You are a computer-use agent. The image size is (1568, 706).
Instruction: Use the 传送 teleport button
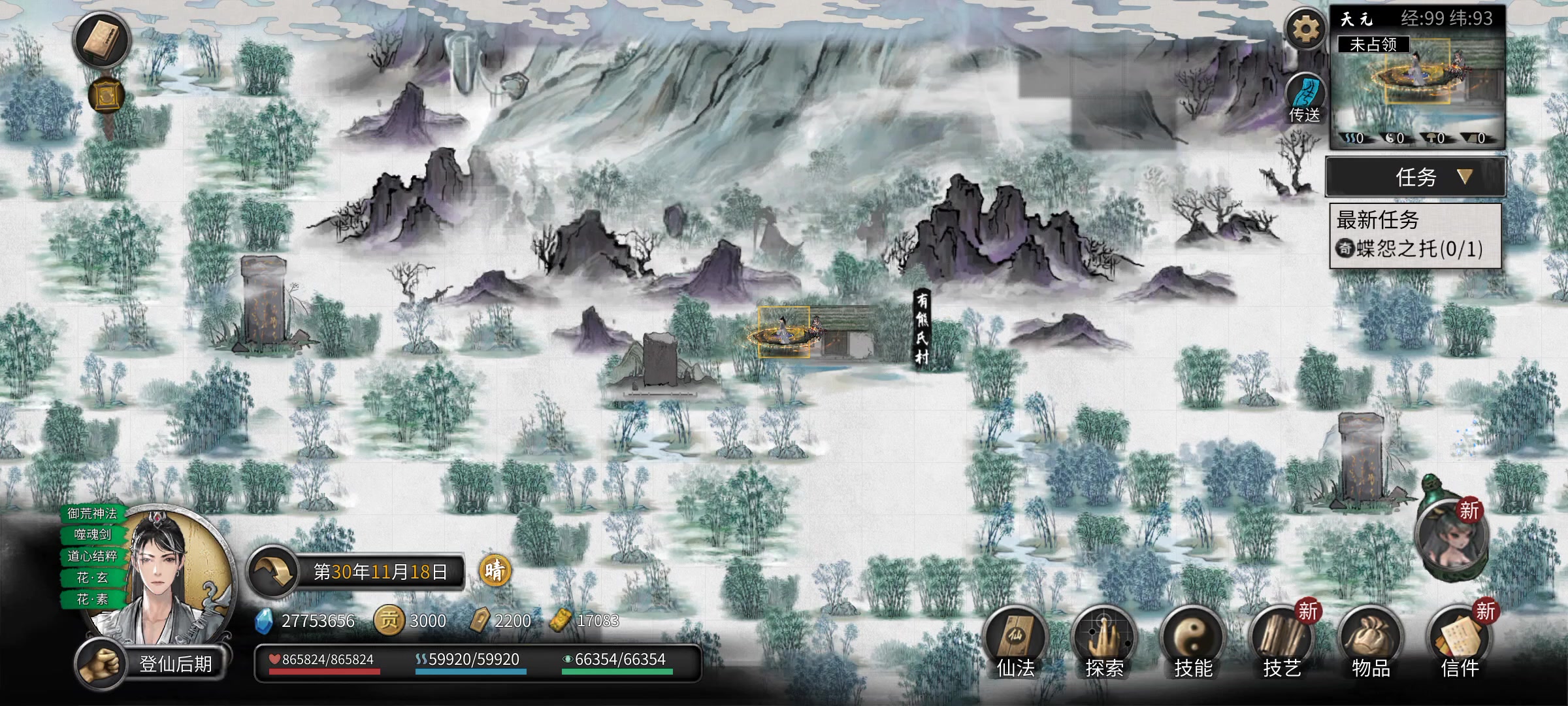pos(1305,99)
